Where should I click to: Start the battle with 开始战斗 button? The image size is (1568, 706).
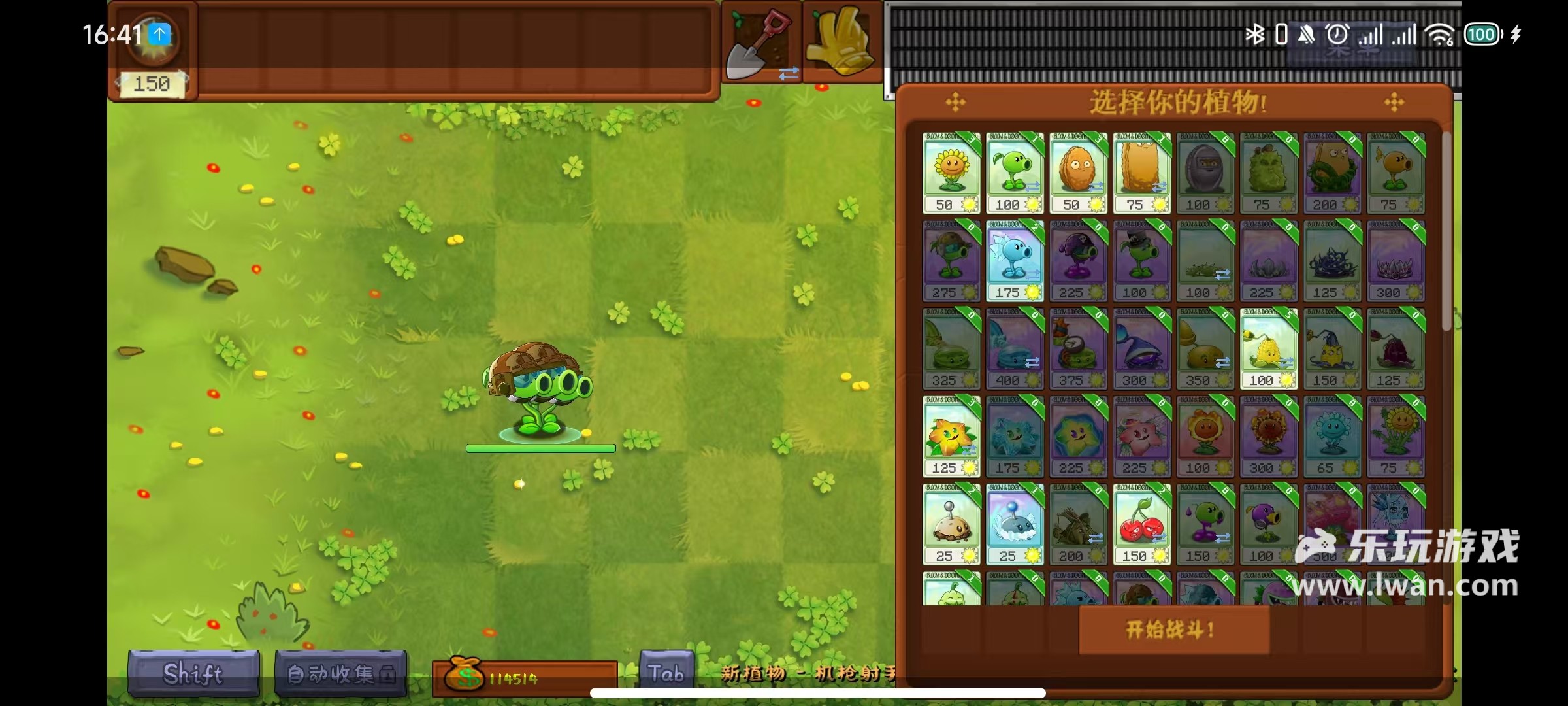[x=1173, y=630]
